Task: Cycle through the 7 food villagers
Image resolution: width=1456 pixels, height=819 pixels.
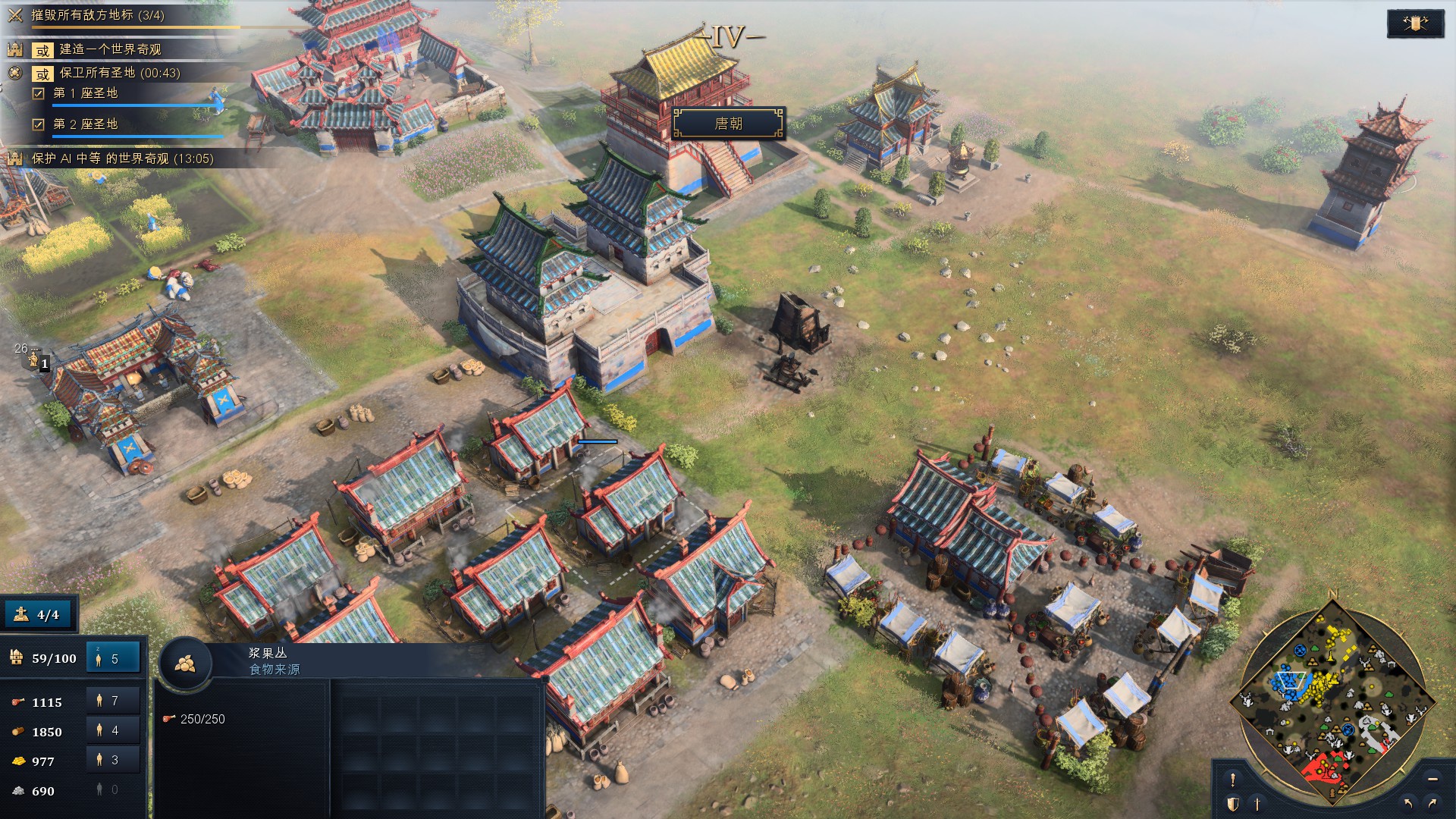Action: click(113, 701)
